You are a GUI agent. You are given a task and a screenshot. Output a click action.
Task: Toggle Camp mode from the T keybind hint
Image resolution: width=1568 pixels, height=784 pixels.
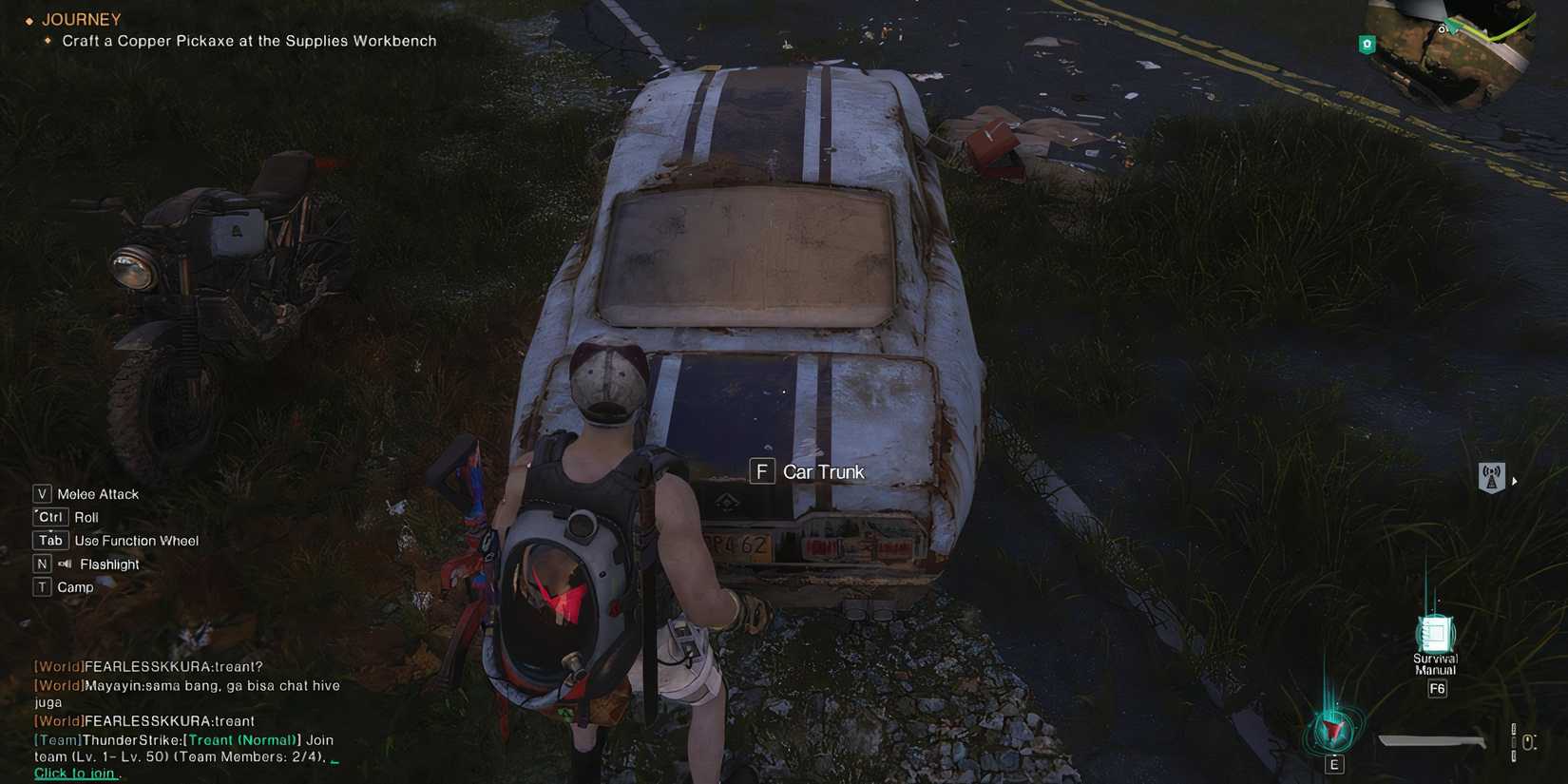tap(77, 586)
